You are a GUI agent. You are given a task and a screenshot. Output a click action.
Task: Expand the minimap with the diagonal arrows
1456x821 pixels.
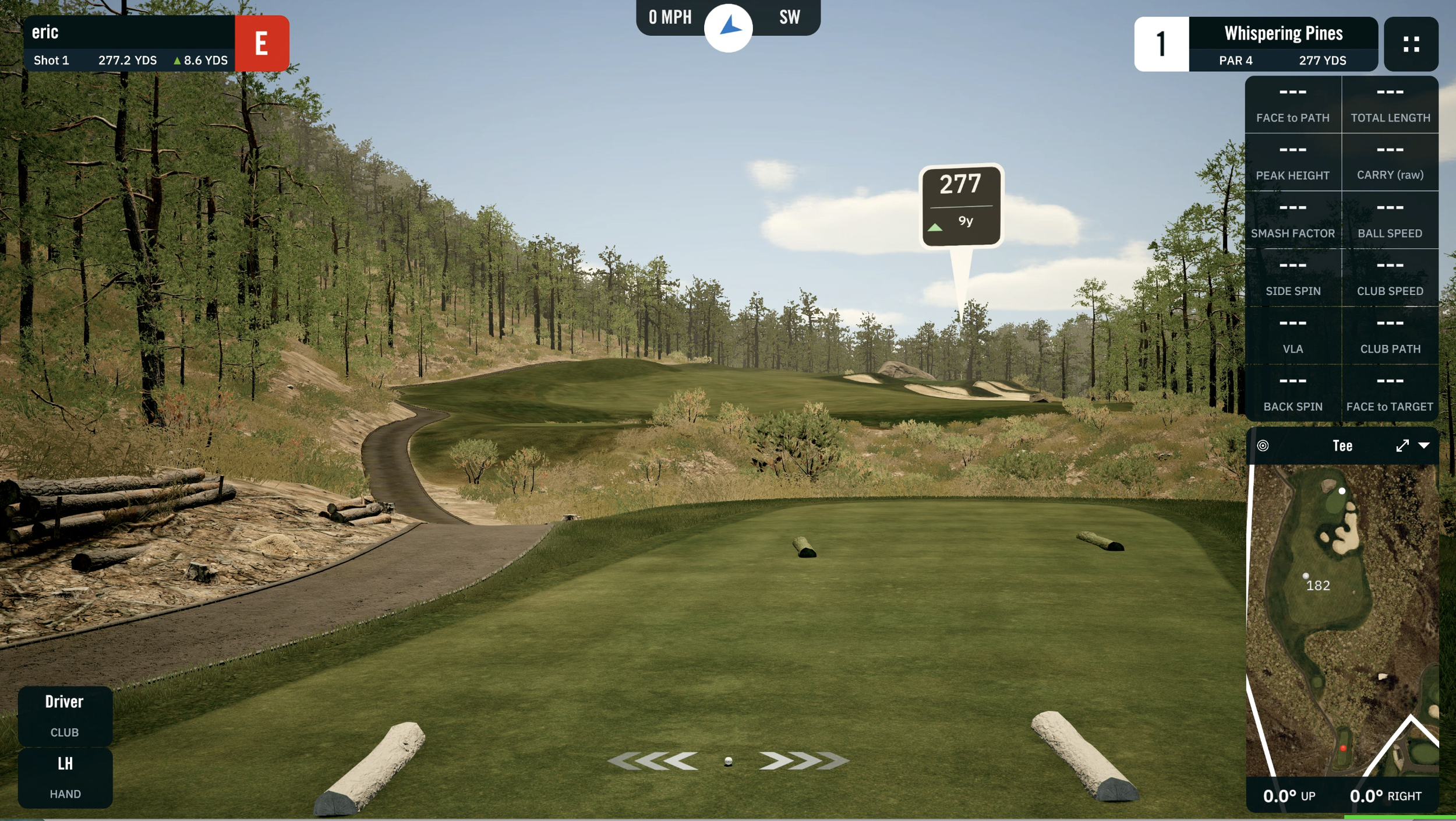coord(1402,446)
